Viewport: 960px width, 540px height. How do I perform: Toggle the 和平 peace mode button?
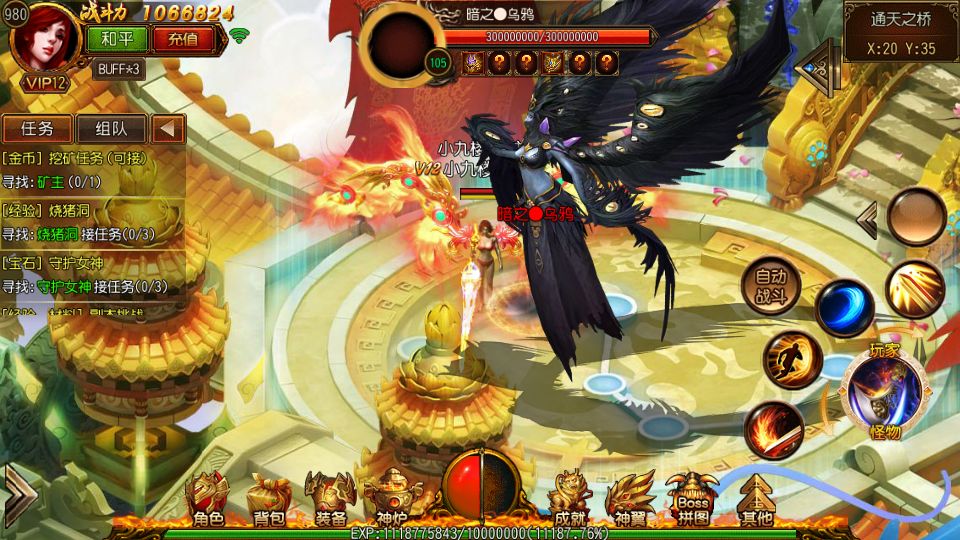[x=117, y=39]
